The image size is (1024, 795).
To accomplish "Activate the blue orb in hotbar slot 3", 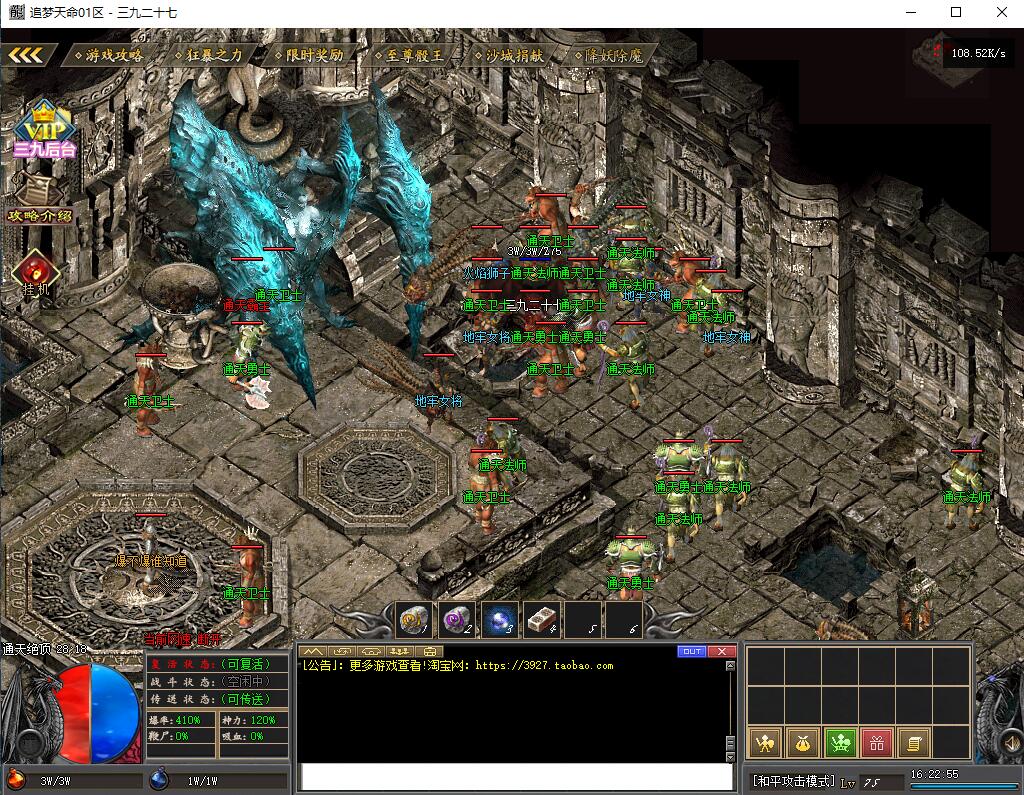I will [499, 620].
